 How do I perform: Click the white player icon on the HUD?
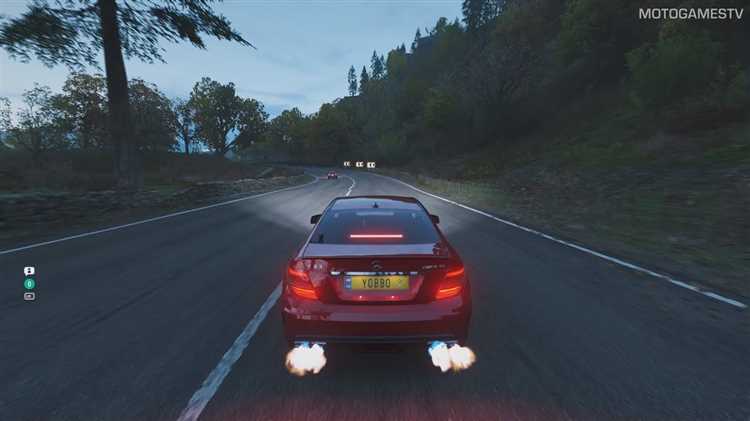(29, 271)
